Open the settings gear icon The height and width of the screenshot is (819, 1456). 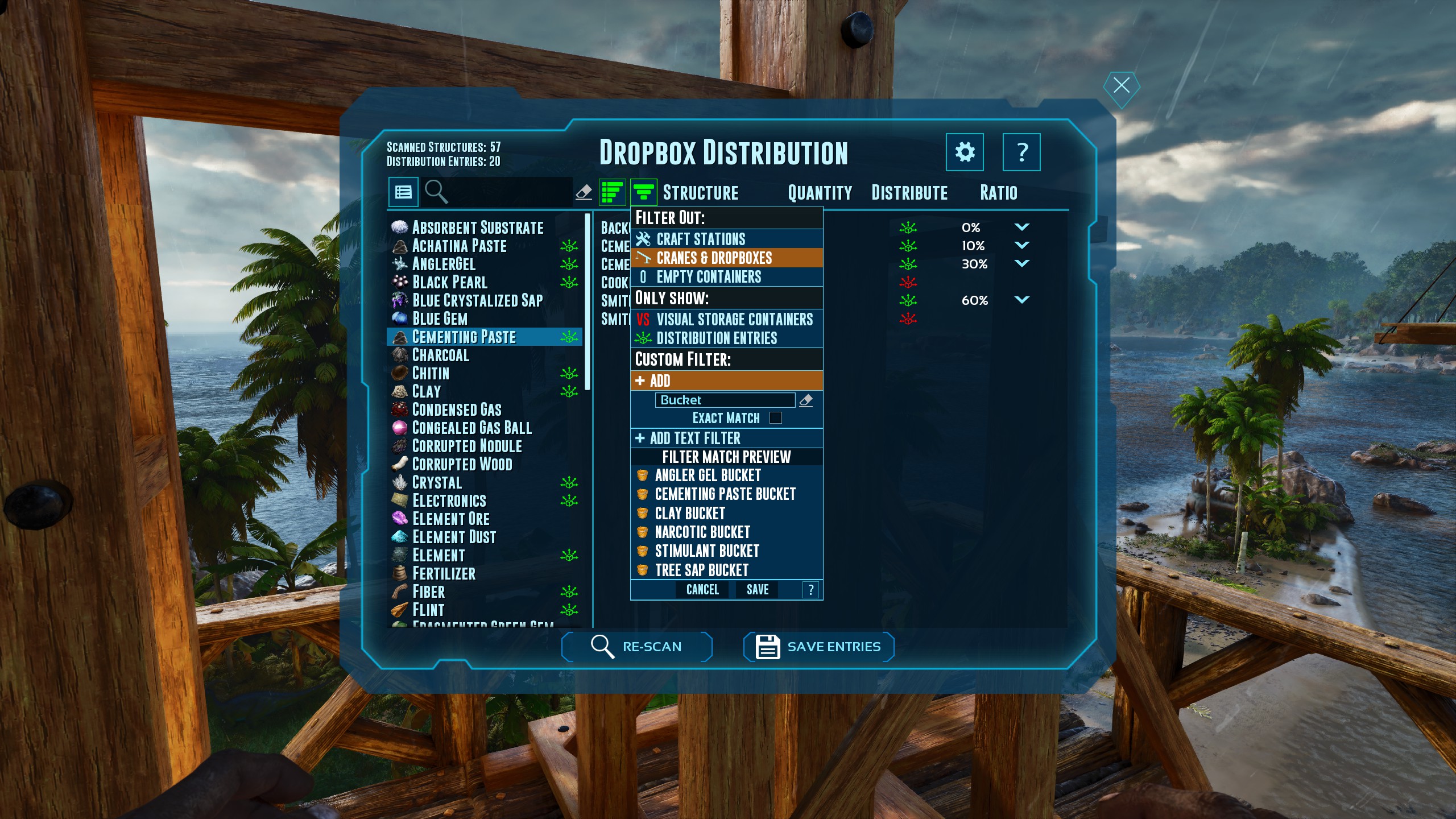click(965, 152)
